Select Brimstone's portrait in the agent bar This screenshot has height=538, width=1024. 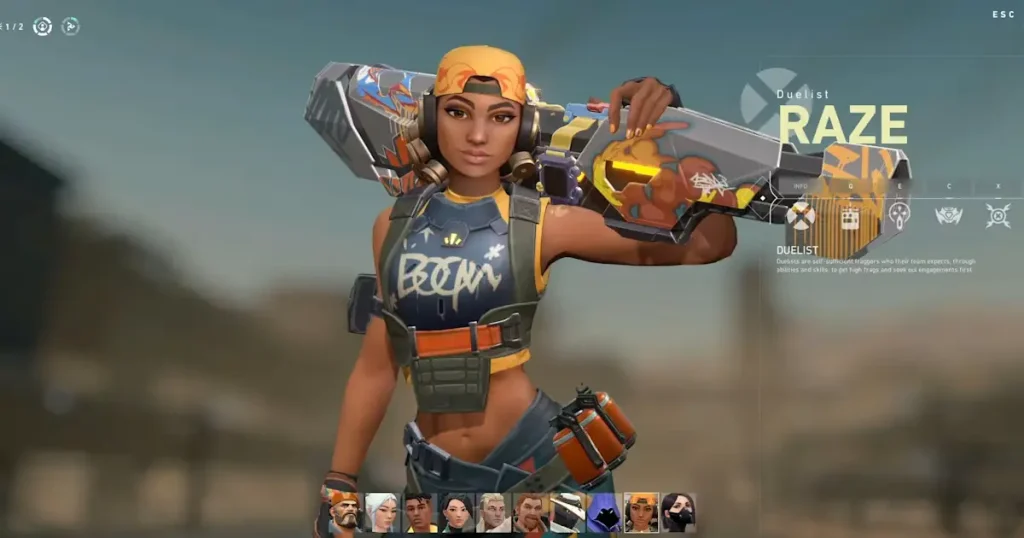[x=344, y=512]
